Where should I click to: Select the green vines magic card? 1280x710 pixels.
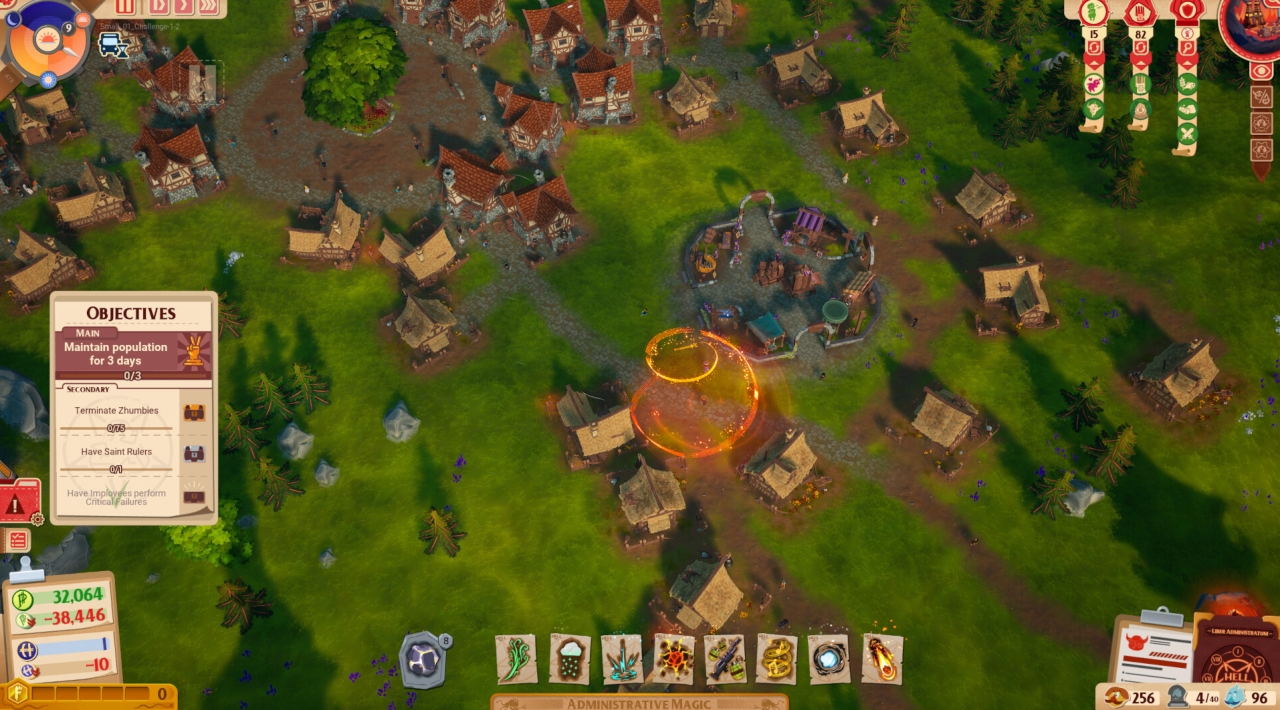[516, 659]
